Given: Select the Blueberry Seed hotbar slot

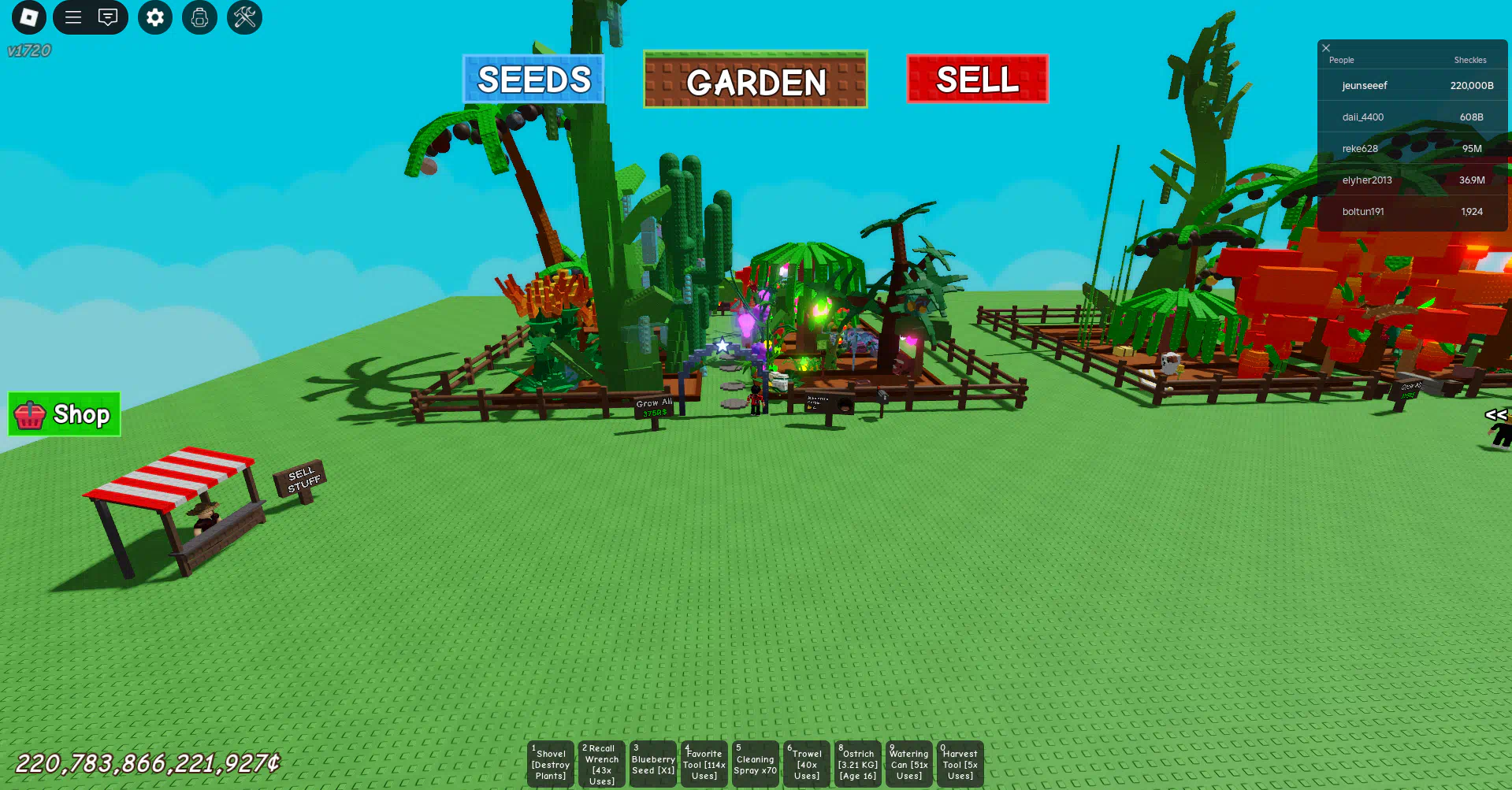Looking at the screenshot, I should tap(653, 763).
